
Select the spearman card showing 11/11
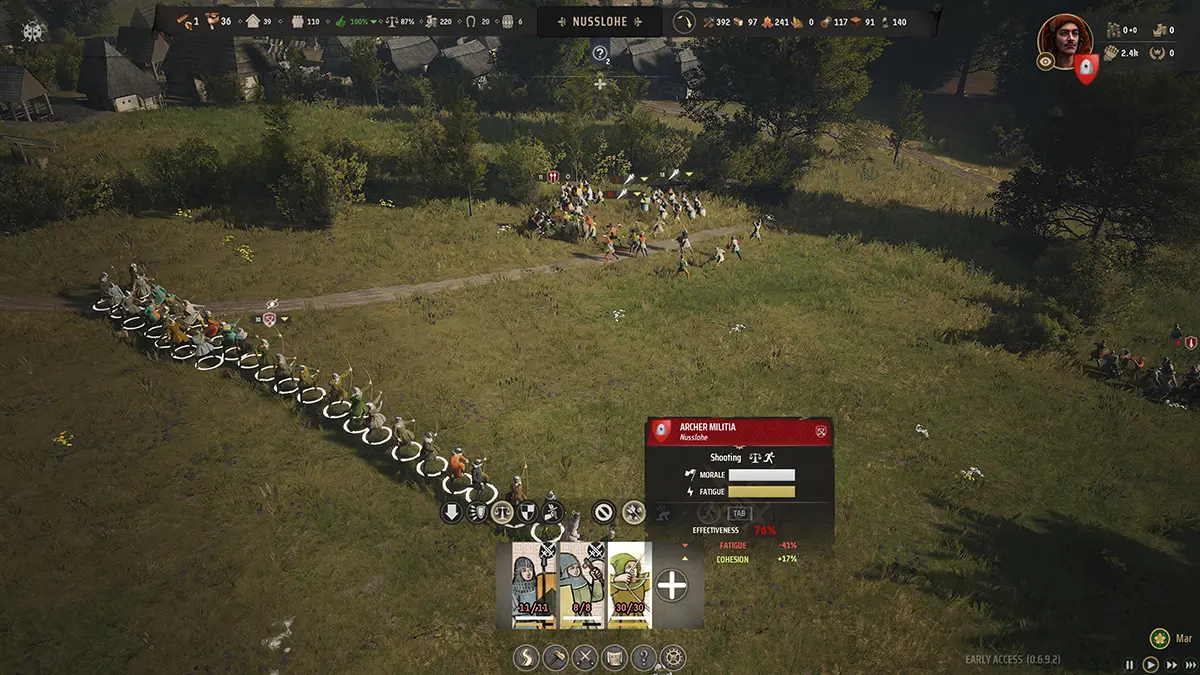[534, 585]
